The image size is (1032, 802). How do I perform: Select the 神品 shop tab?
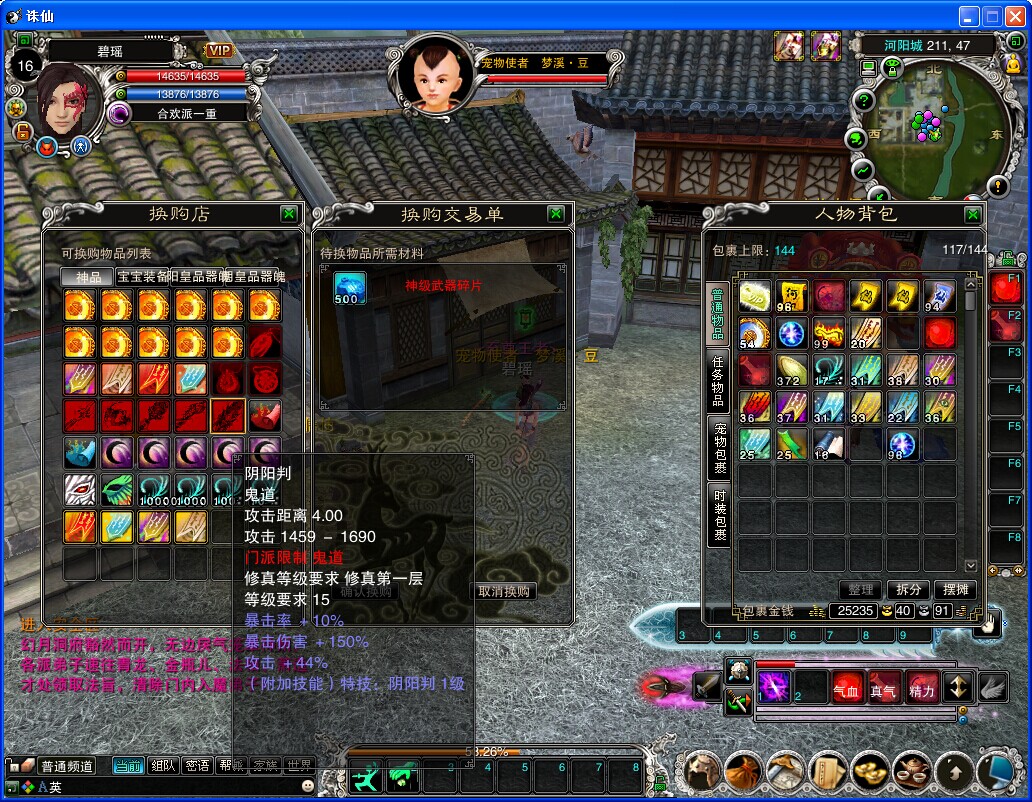[87, 277]
